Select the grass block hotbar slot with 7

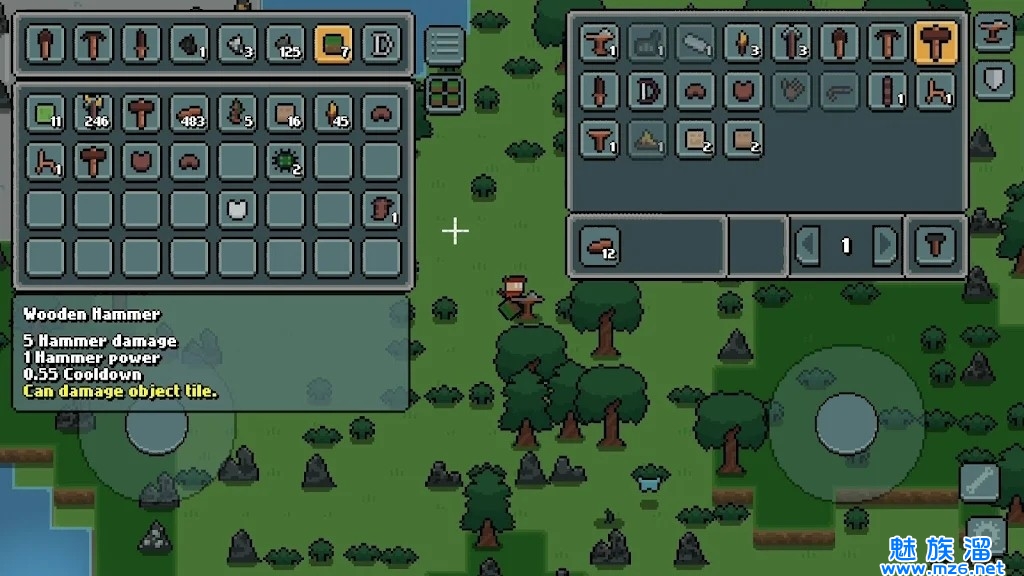tap(332, 44)
